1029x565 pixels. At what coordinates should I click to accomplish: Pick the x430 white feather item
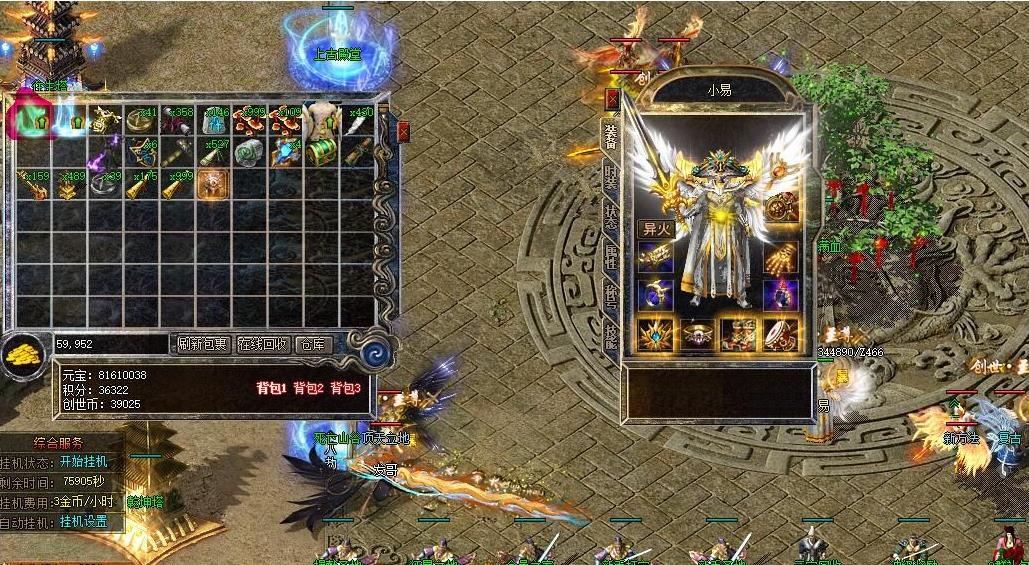click(355, 120)
